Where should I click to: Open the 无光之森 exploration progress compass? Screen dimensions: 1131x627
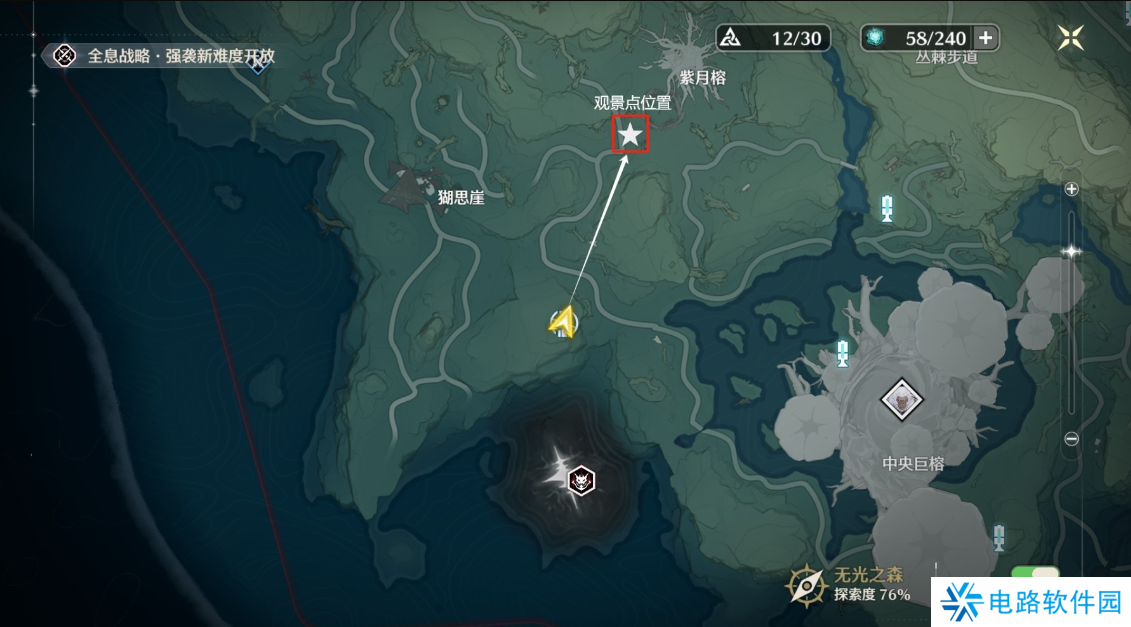tap(806, 586)
